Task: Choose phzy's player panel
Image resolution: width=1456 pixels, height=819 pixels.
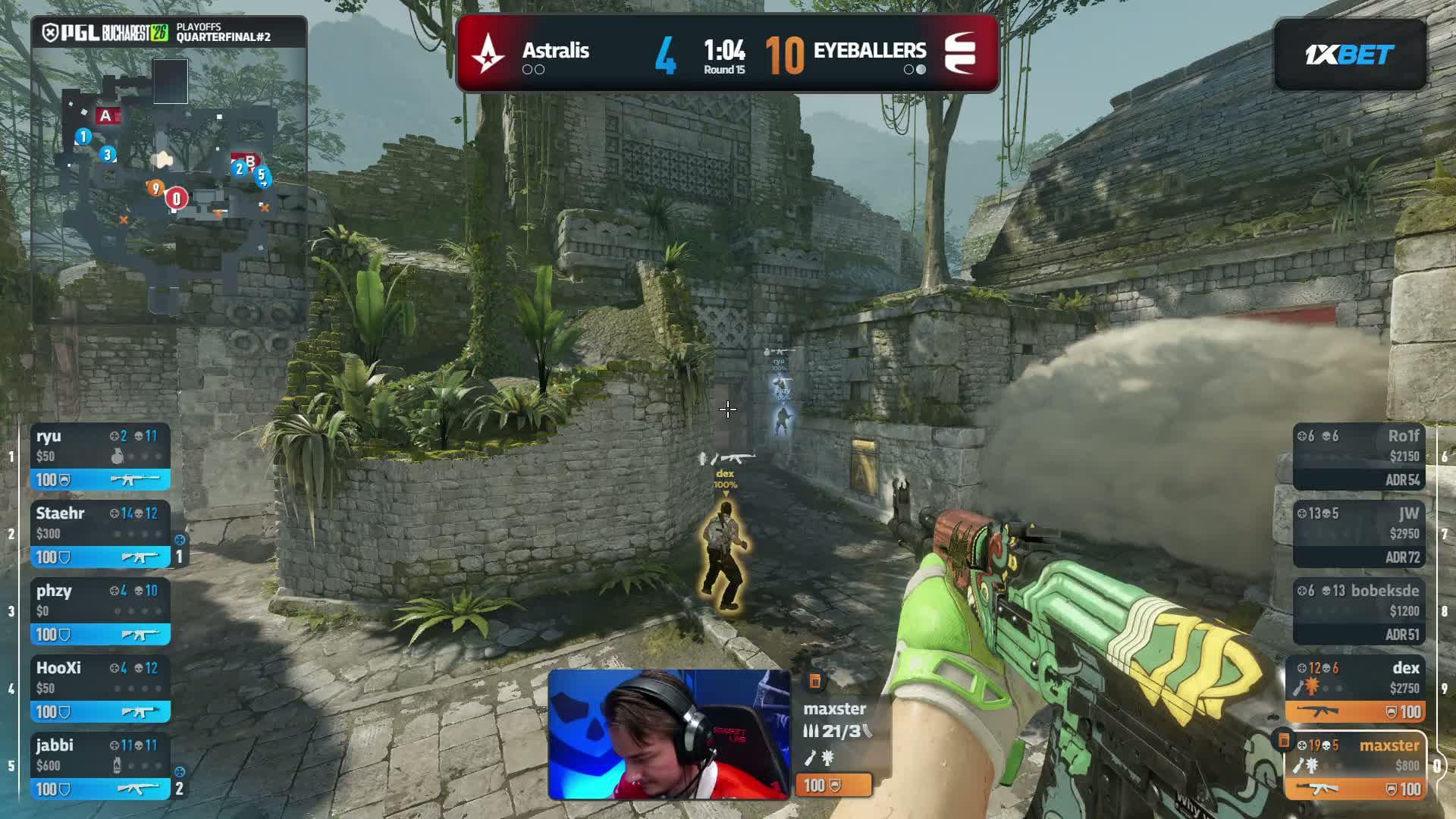Action: tap(100, 612)
